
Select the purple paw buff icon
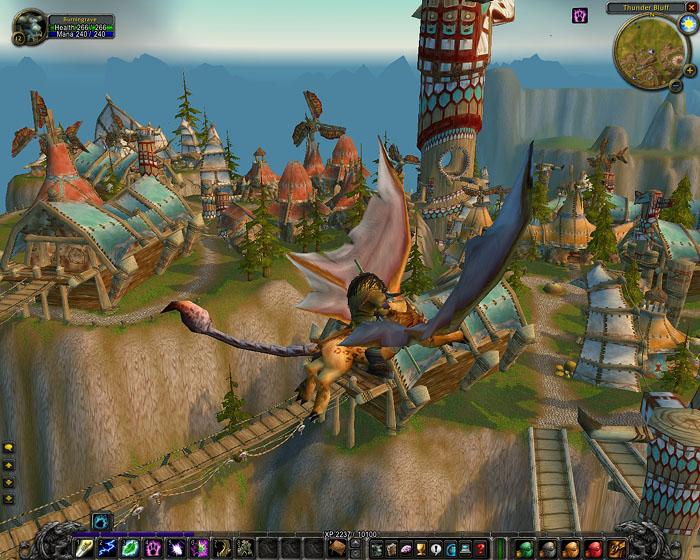coord(579,15)
